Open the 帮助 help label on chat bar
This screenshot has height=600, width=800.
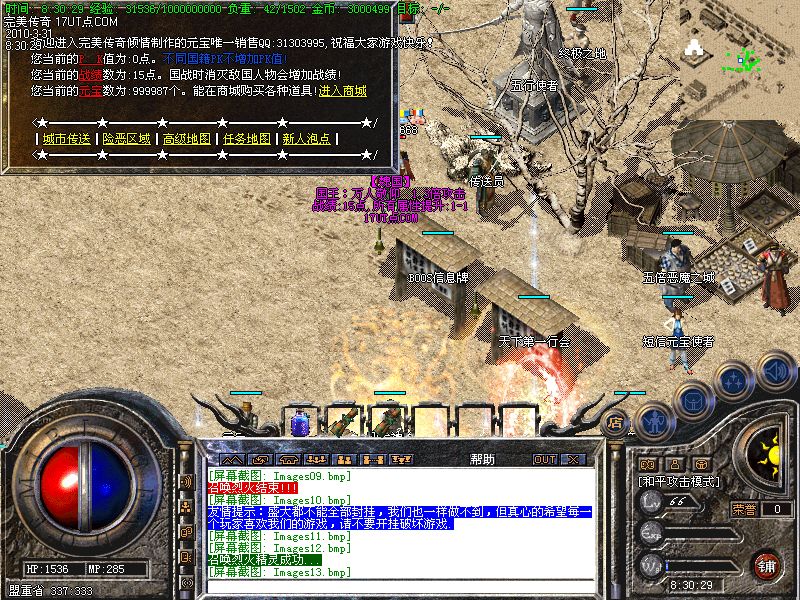click(x=482, y=460)
